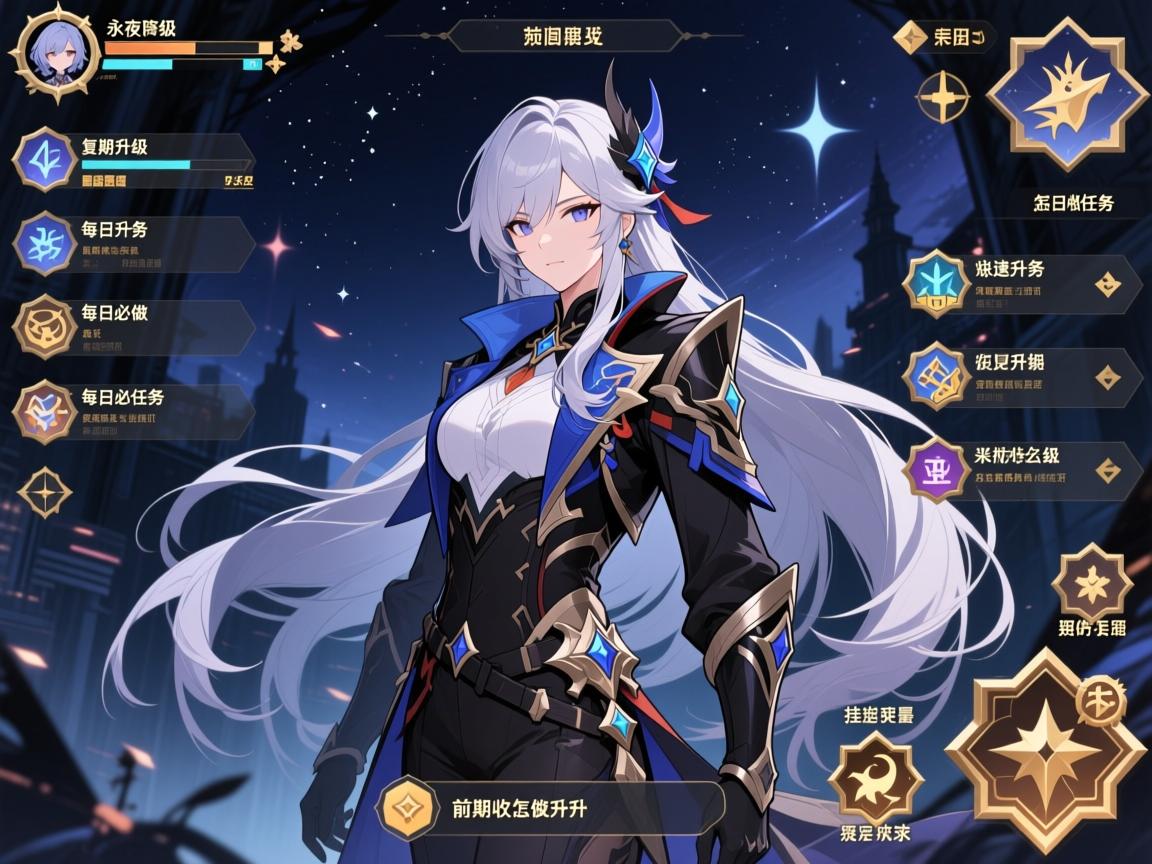1152x864 pixels.
Task: Select the blue hexagon gold-rune quest row
Action: click(x=1022, y=377)
